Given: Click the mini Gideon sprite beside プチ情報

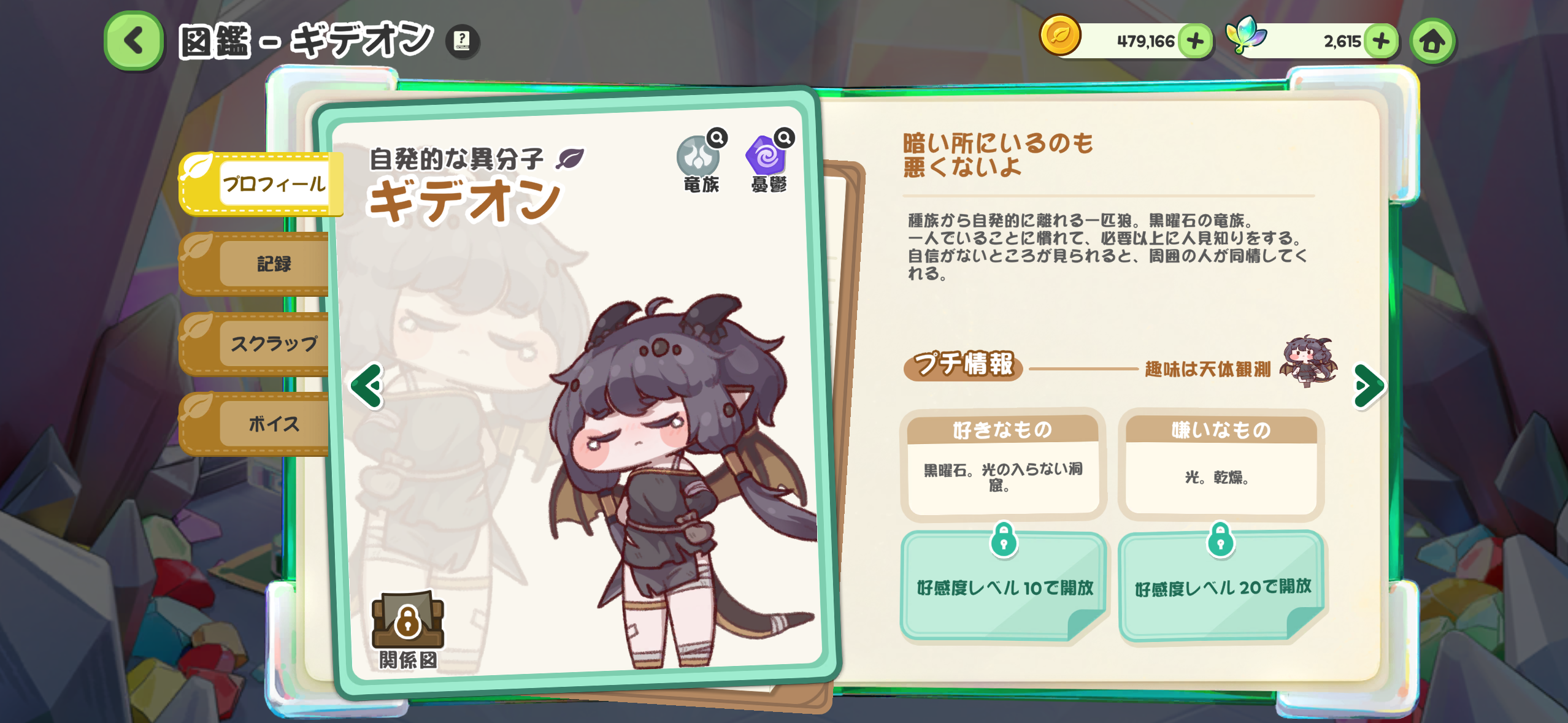Looking at the screenshot, I should click(x=1308, y=362).
